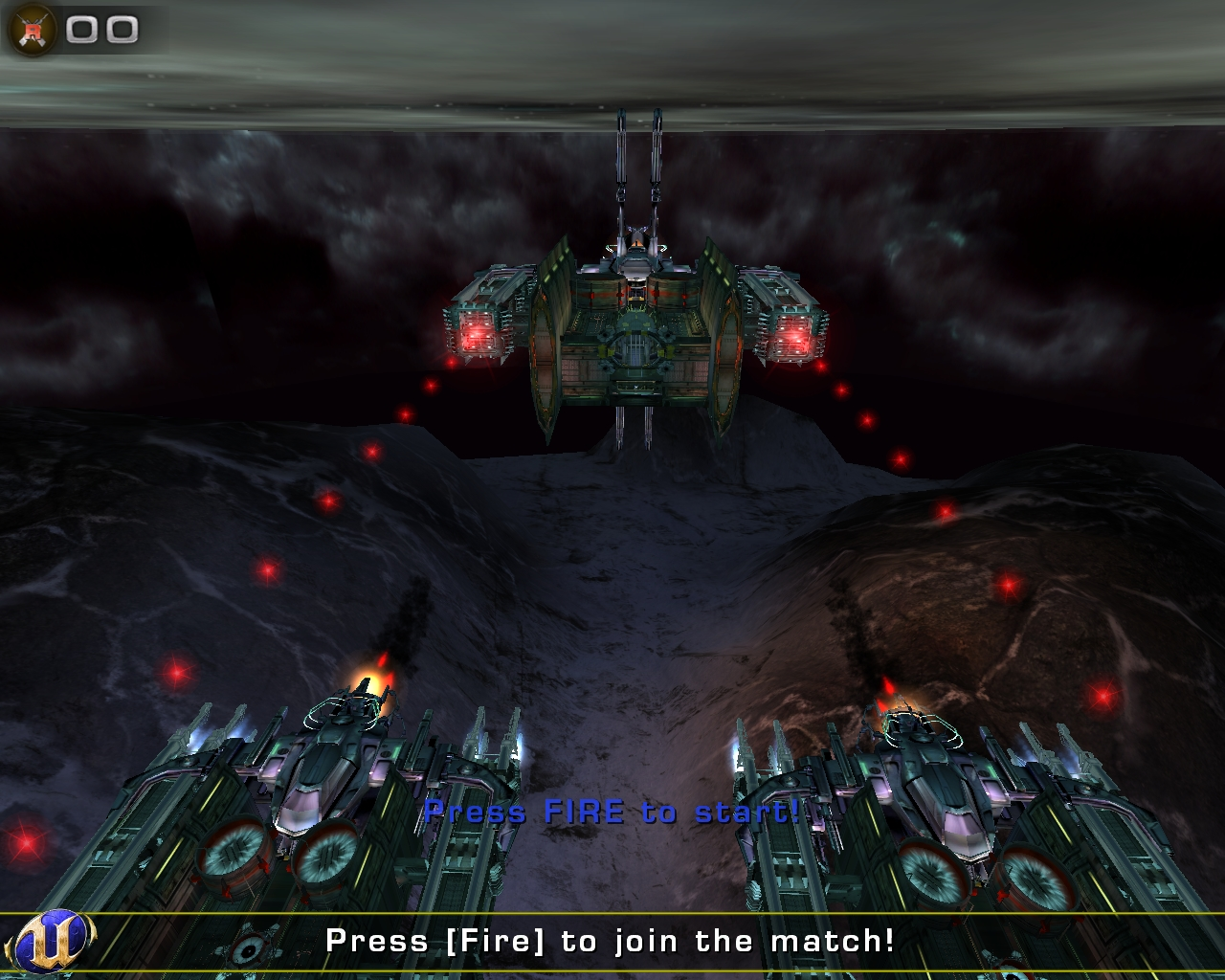
Task: Click the dropship's red right engine pod
Action: (793, 335)
